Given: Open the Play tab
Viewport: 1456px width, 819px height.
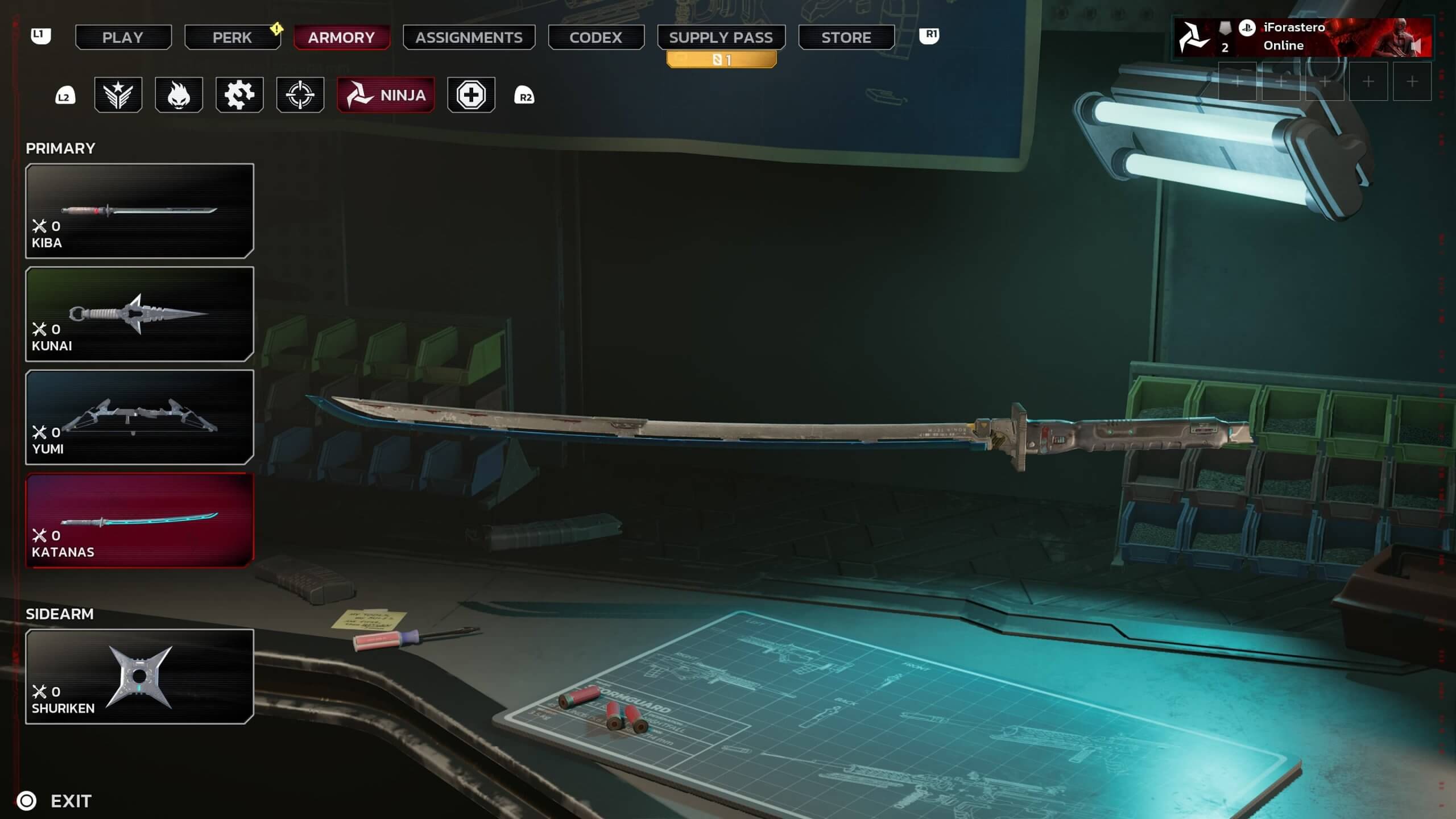Looking at the screenshot, I should [123, 38].
